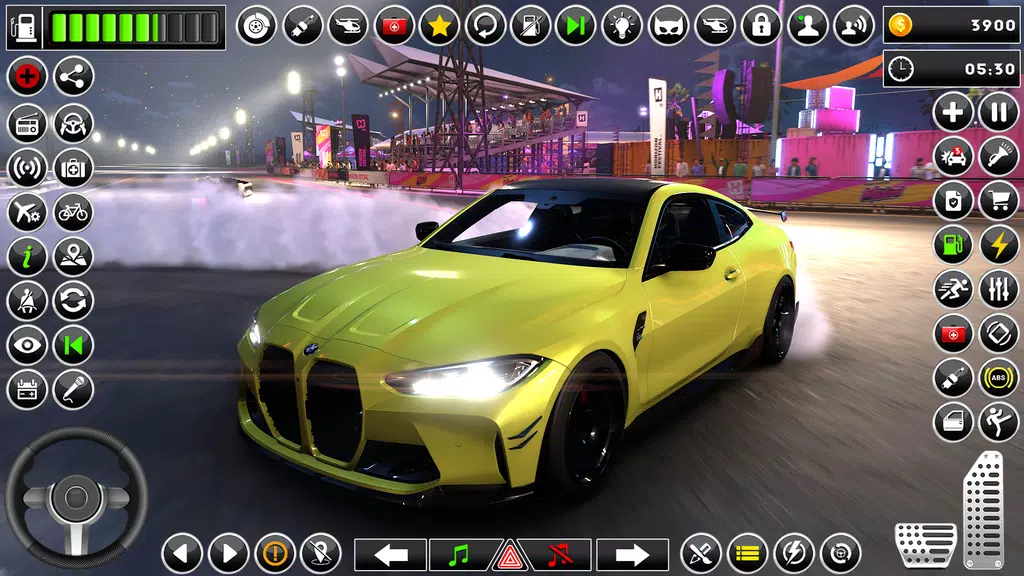Turn on the green music note
The image size is (1024, 576).
coord(459,554)
